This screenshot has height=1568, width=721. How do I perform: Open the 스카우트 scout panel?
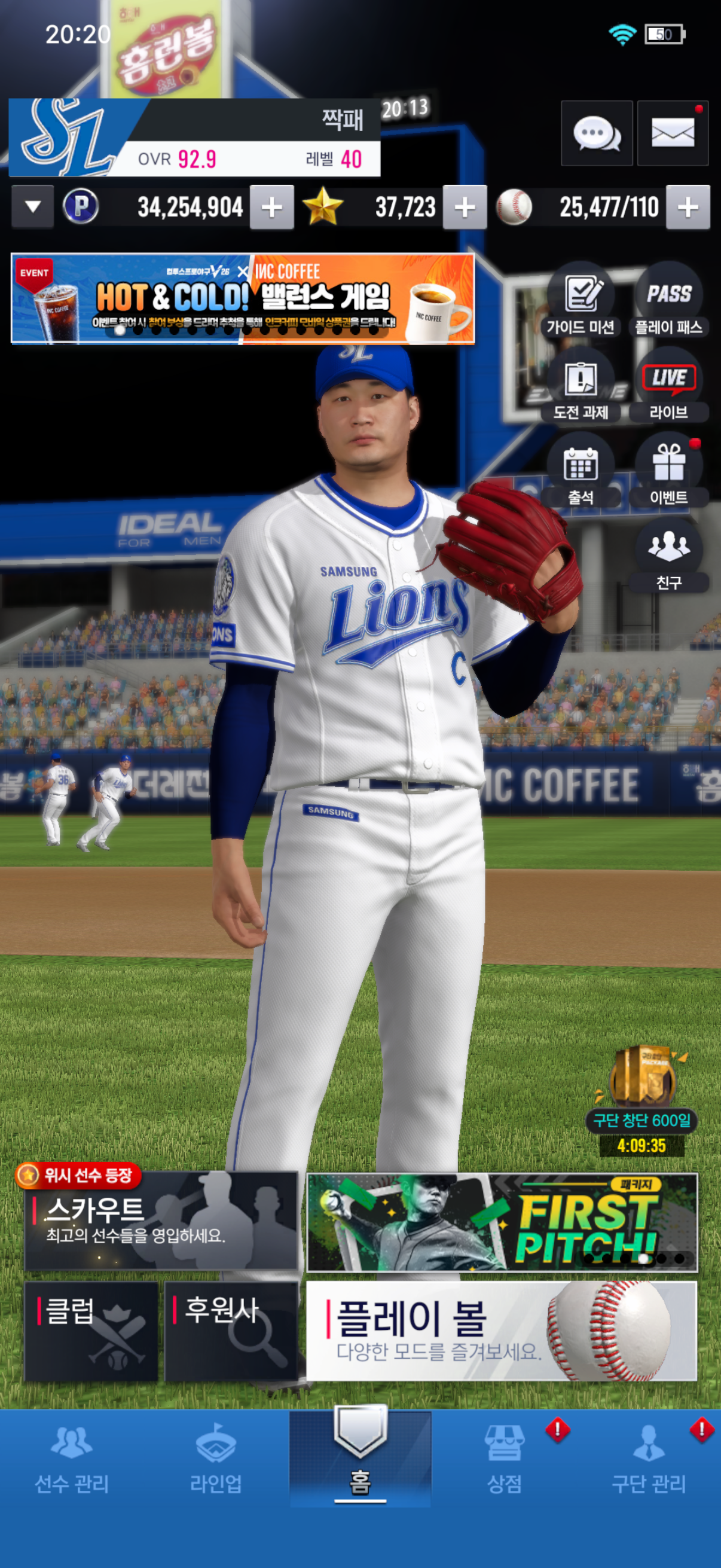point(161,1221)
